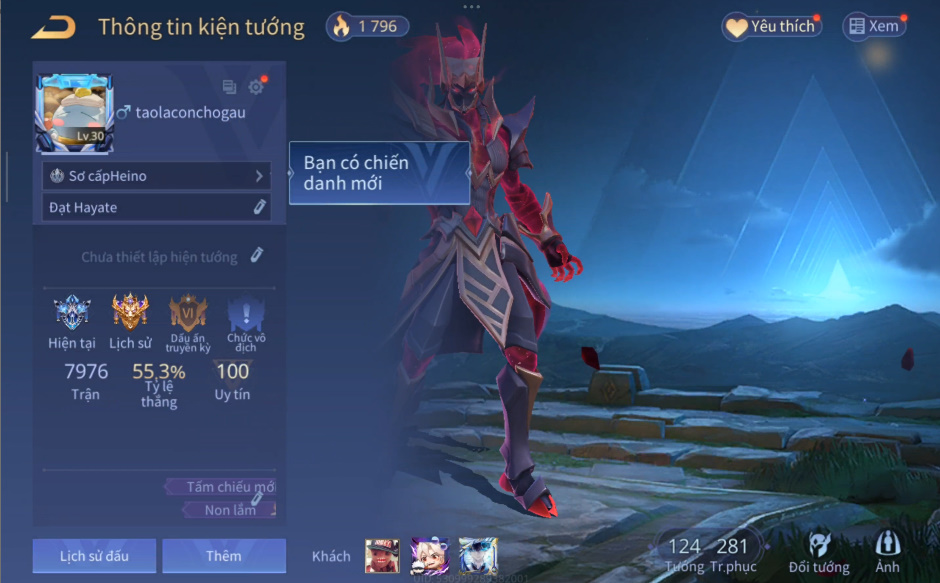Open profile settings gear icon

256,87
